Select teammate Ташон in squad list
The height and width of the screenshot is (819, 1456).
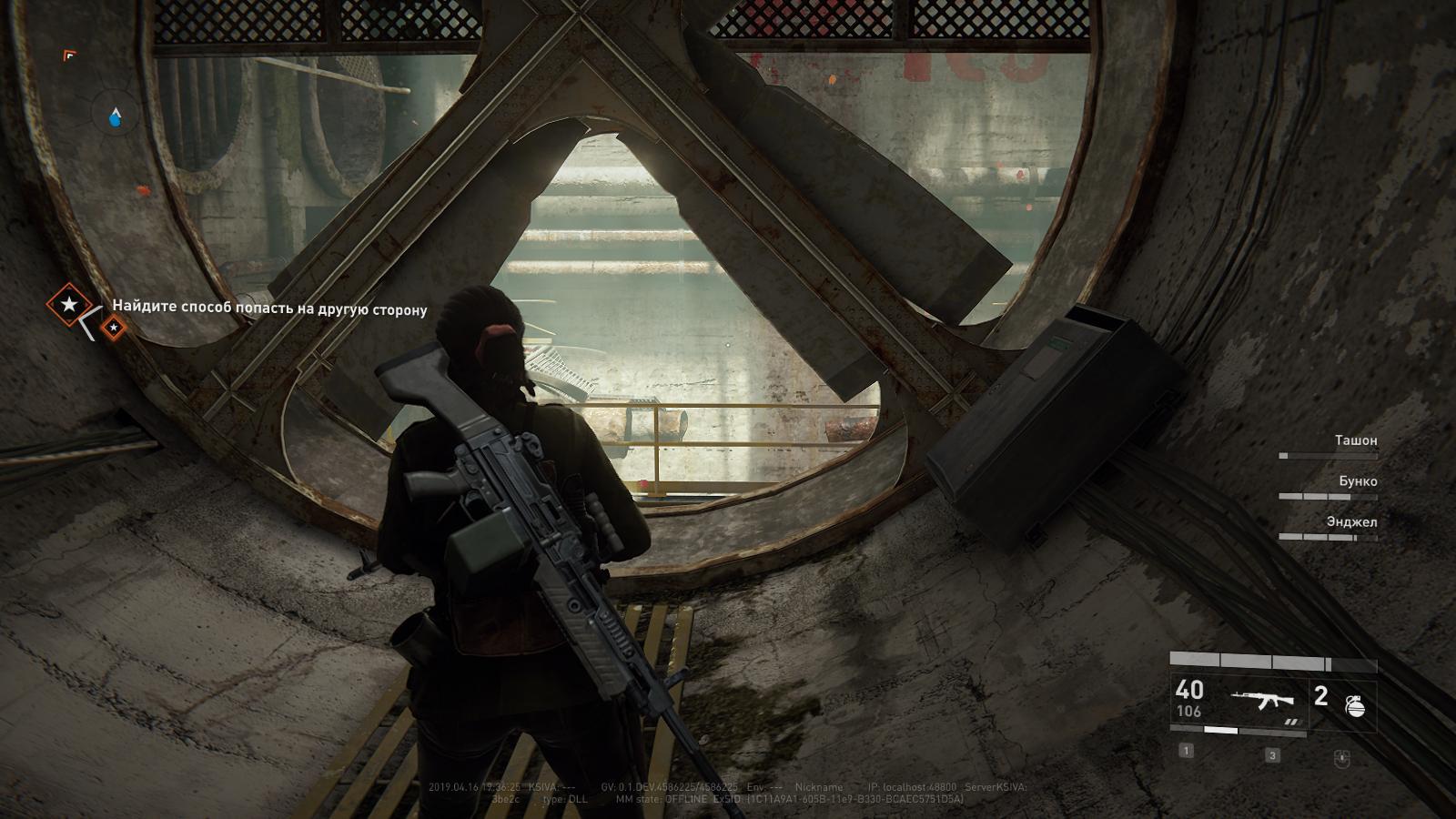pos(1355,440)
